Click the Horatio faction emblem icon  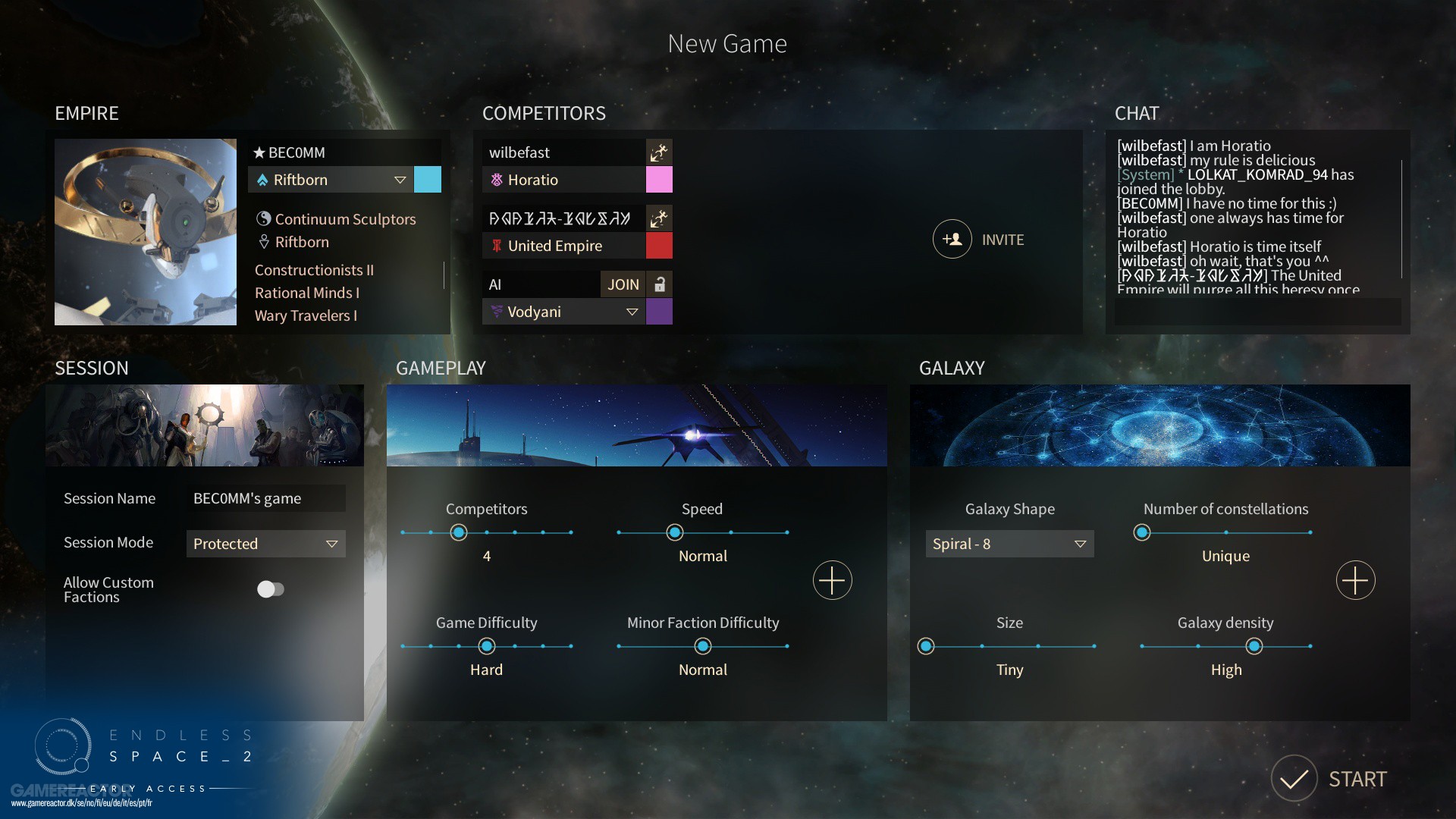click(x=497, y=180)
